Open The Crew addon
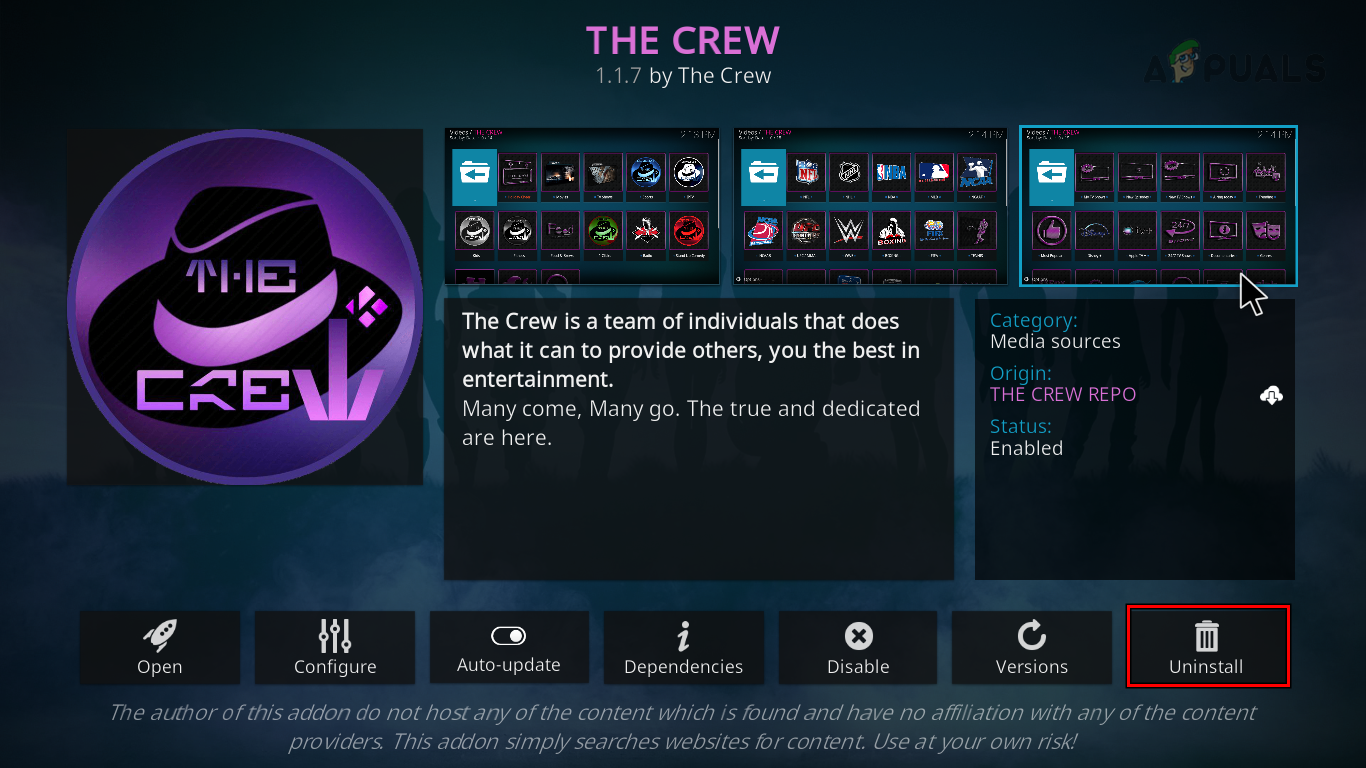1366x768 pixels. click(x=160, y=648)
